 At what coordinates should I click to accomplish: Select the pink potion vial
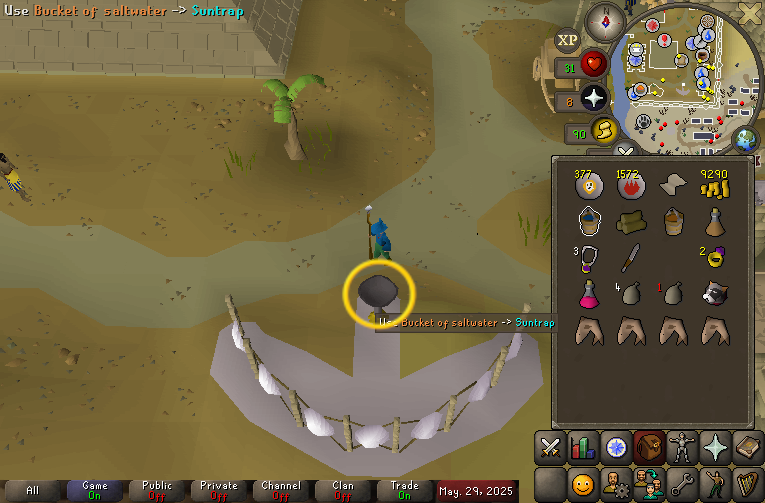tap(587, 294)
